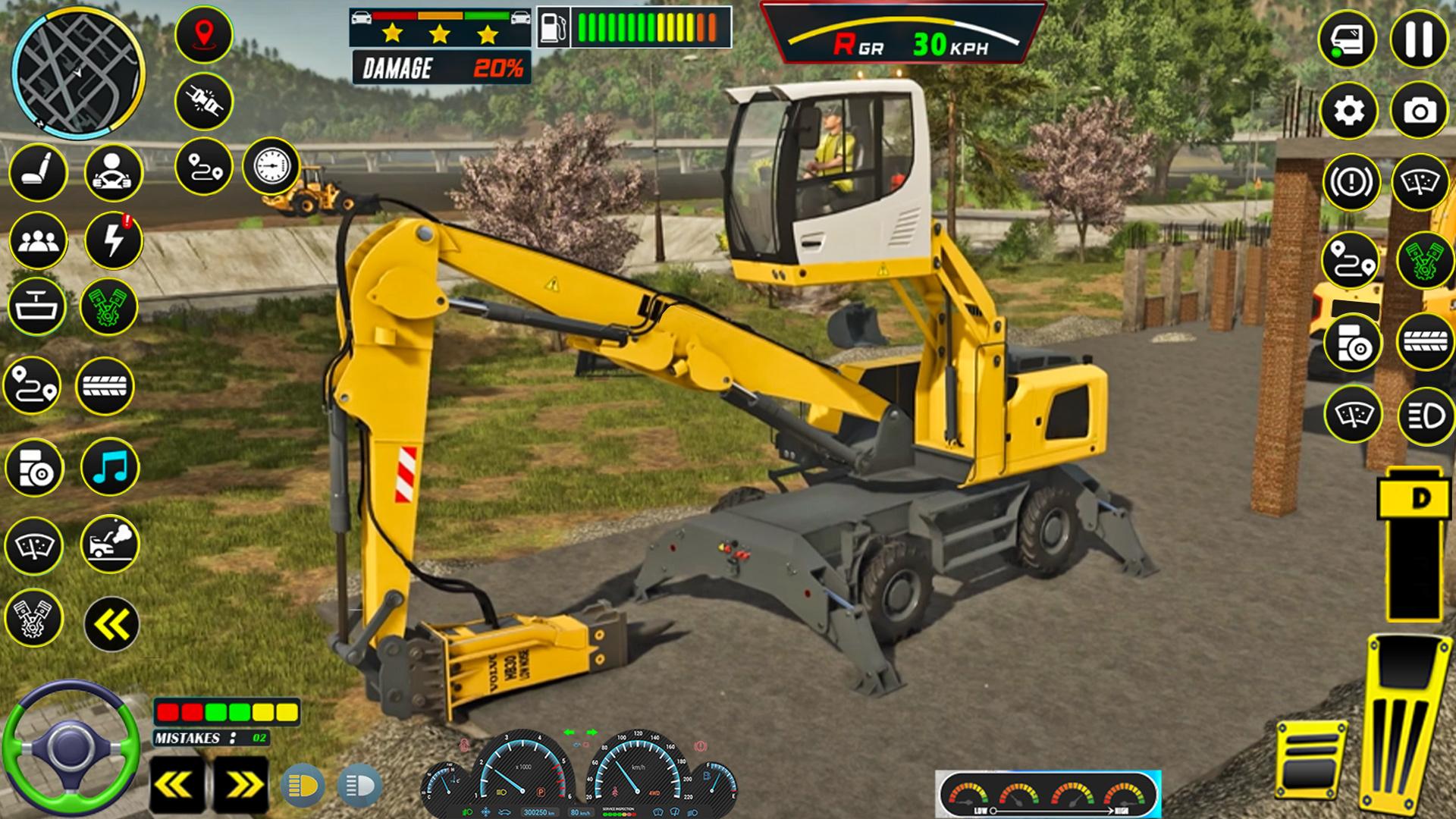Open the gear settings icon
Viewport: 1456px width, 819px height.
point(1348,111)
